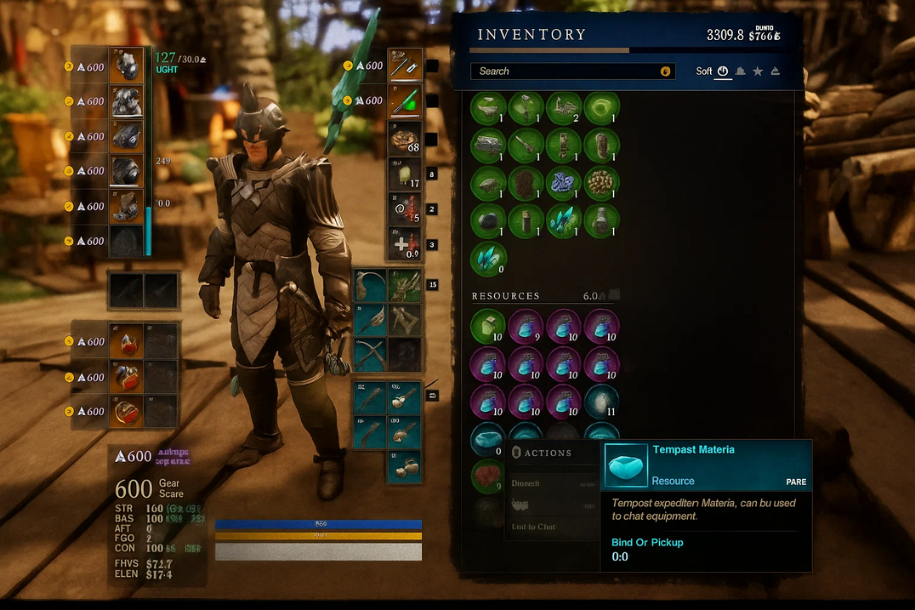915x610 pixels.
Task: Choose the healing consumable with plus sign
Action: pos(405,244)
